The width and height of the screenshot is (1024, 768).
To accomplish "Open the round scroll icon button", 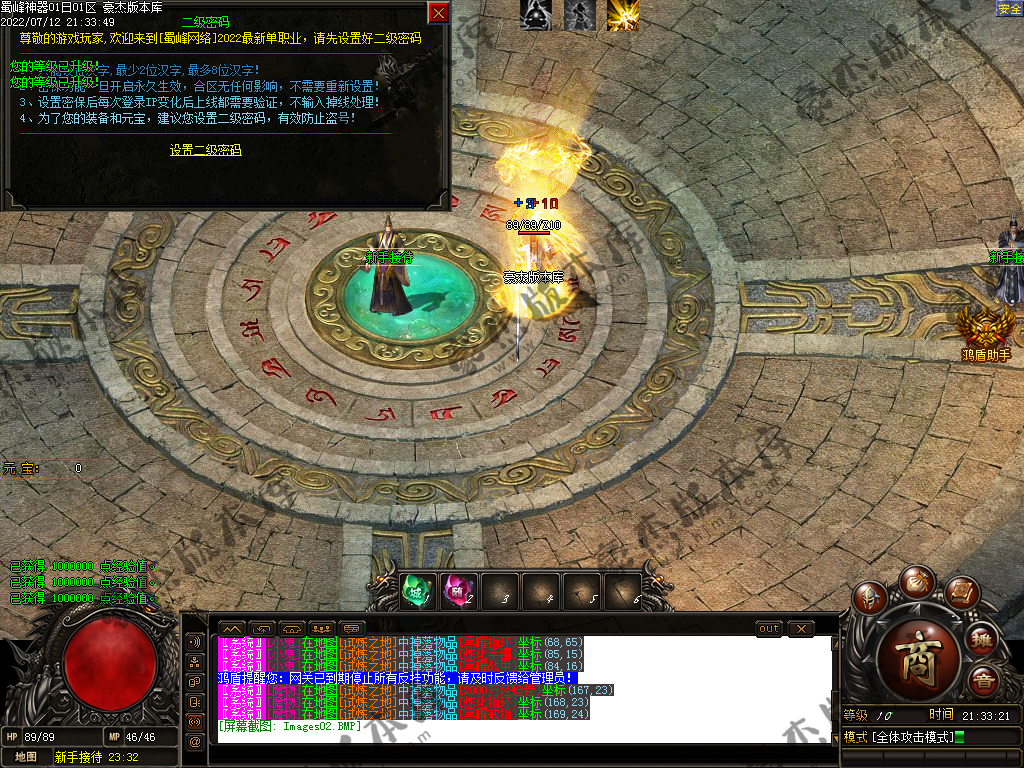I will click(961, 592).
